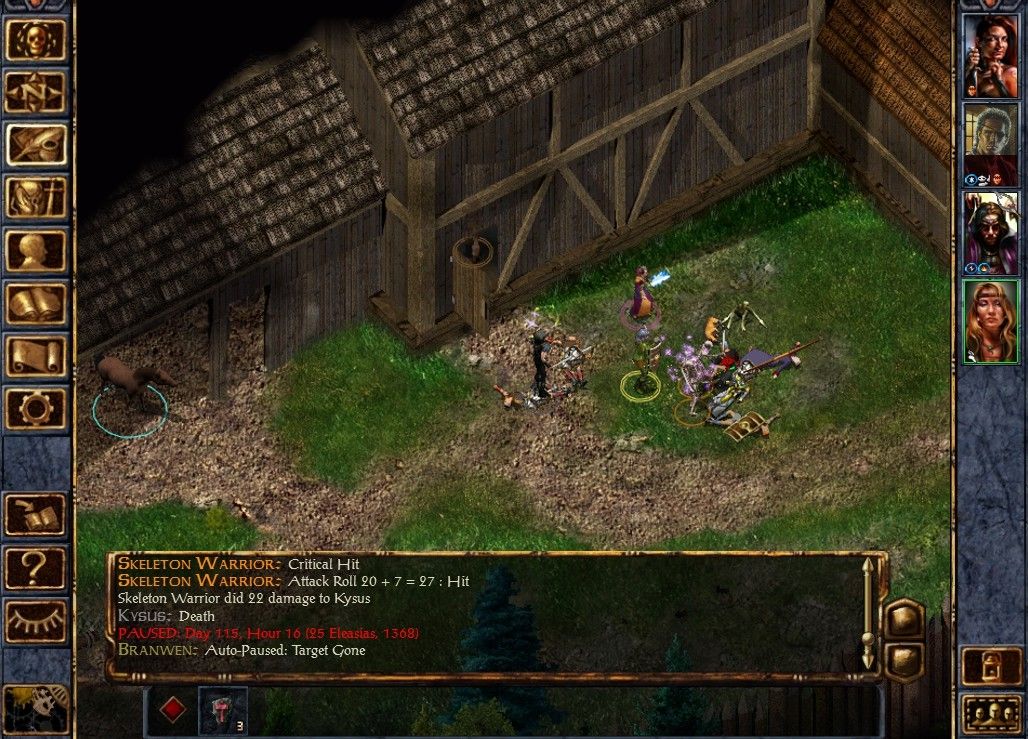
Task: Rest the party with the closed-eye button
Action: coord(36,621)
